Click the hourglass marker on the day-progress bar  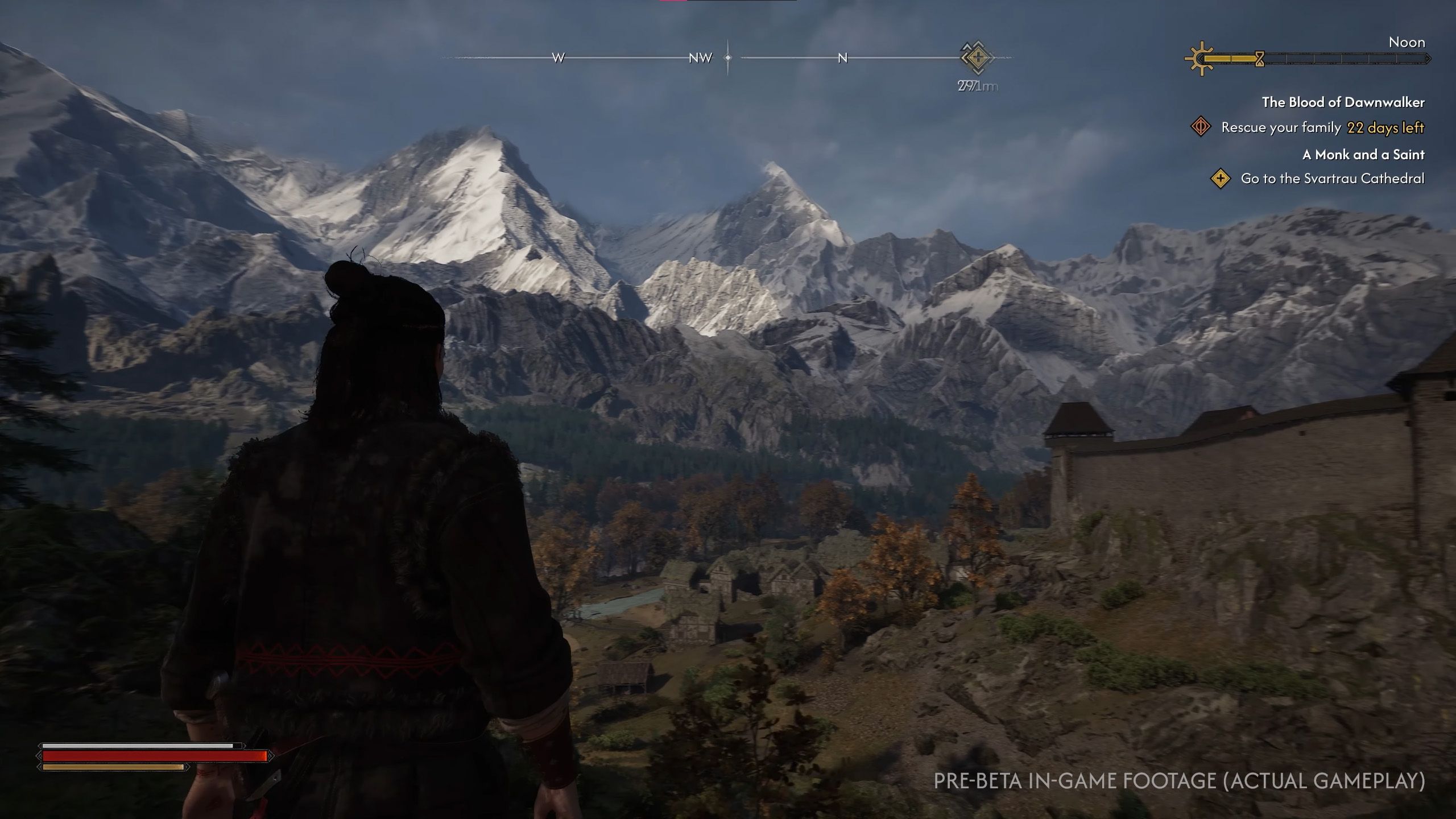click(x=1259, y=59)
